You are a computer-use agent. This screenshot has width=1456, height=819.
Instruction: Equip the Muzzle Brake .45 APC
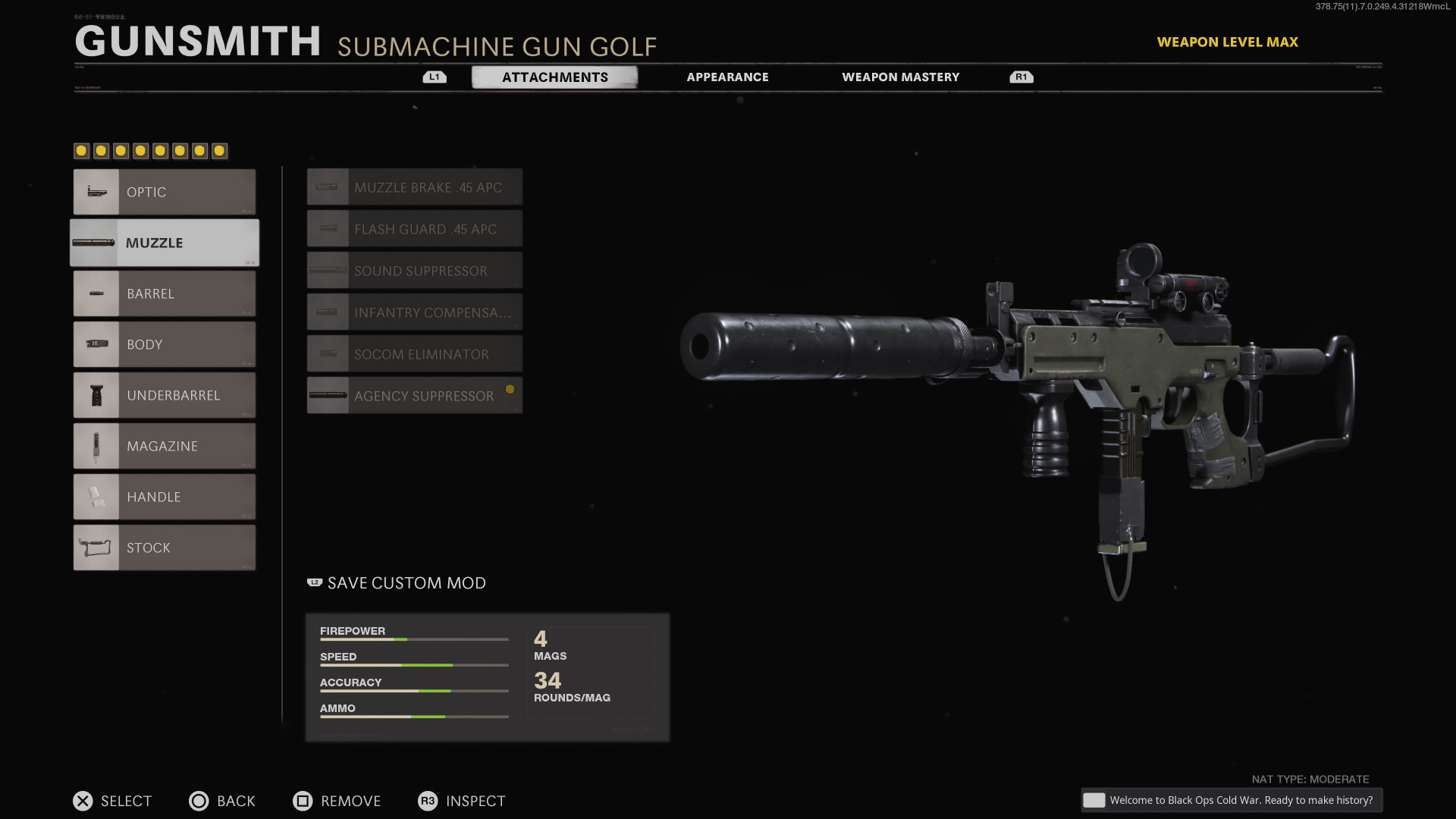[415, 187]
